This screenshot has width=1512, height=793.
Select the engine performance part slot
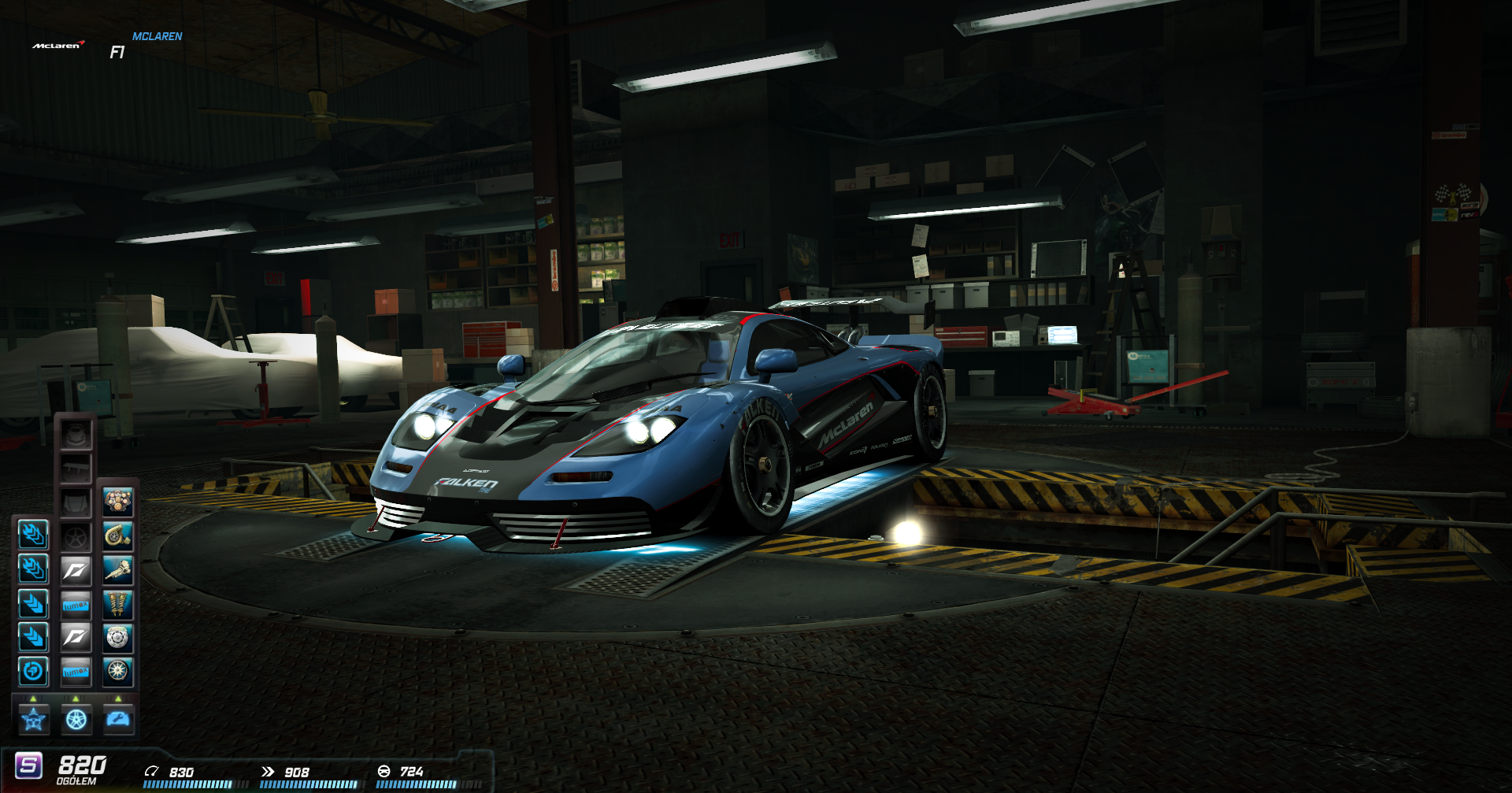(118, 502)
